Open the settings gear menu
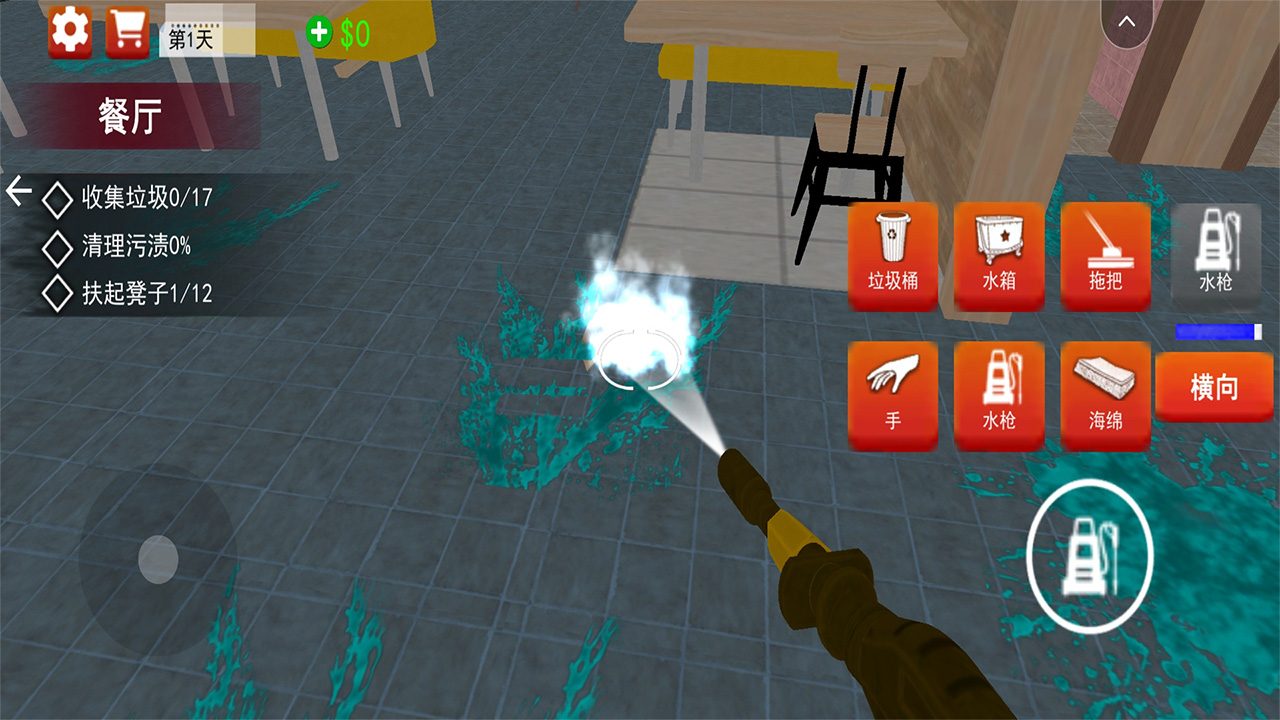Viewport: 1280px width, 720px height. (x=70, y=32)
